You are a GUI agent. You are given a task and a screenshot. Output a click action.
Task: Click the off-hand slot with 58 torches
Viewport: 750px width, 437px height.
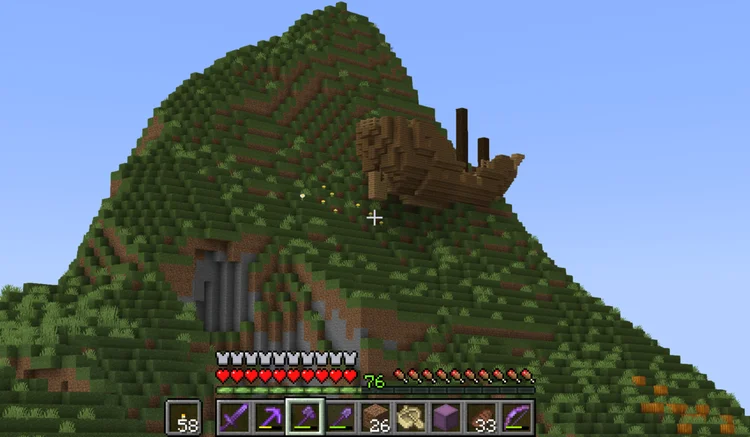point(183,417)
